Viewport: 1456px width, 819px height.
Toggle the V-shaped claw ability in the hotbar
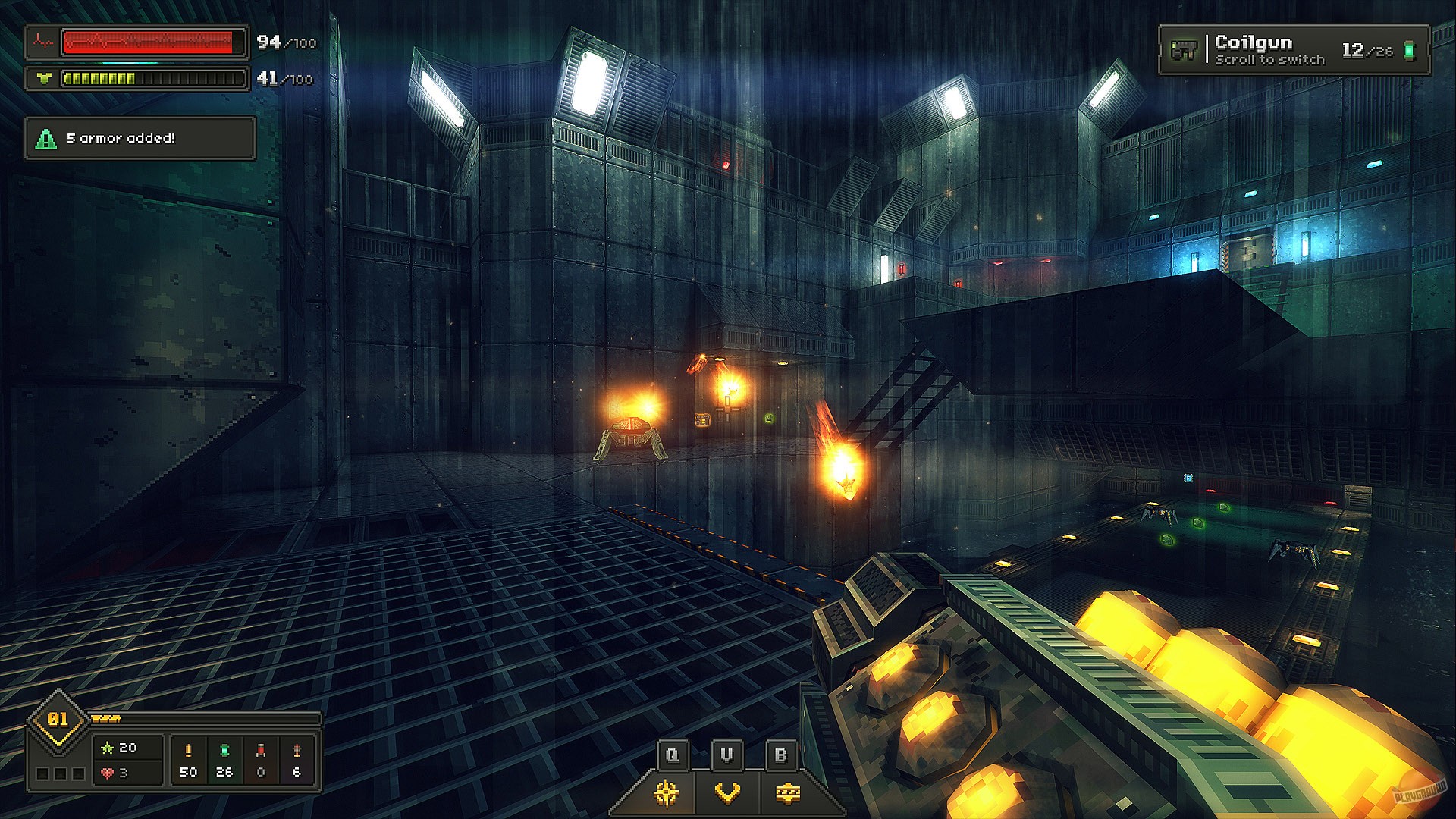[727, 794]
